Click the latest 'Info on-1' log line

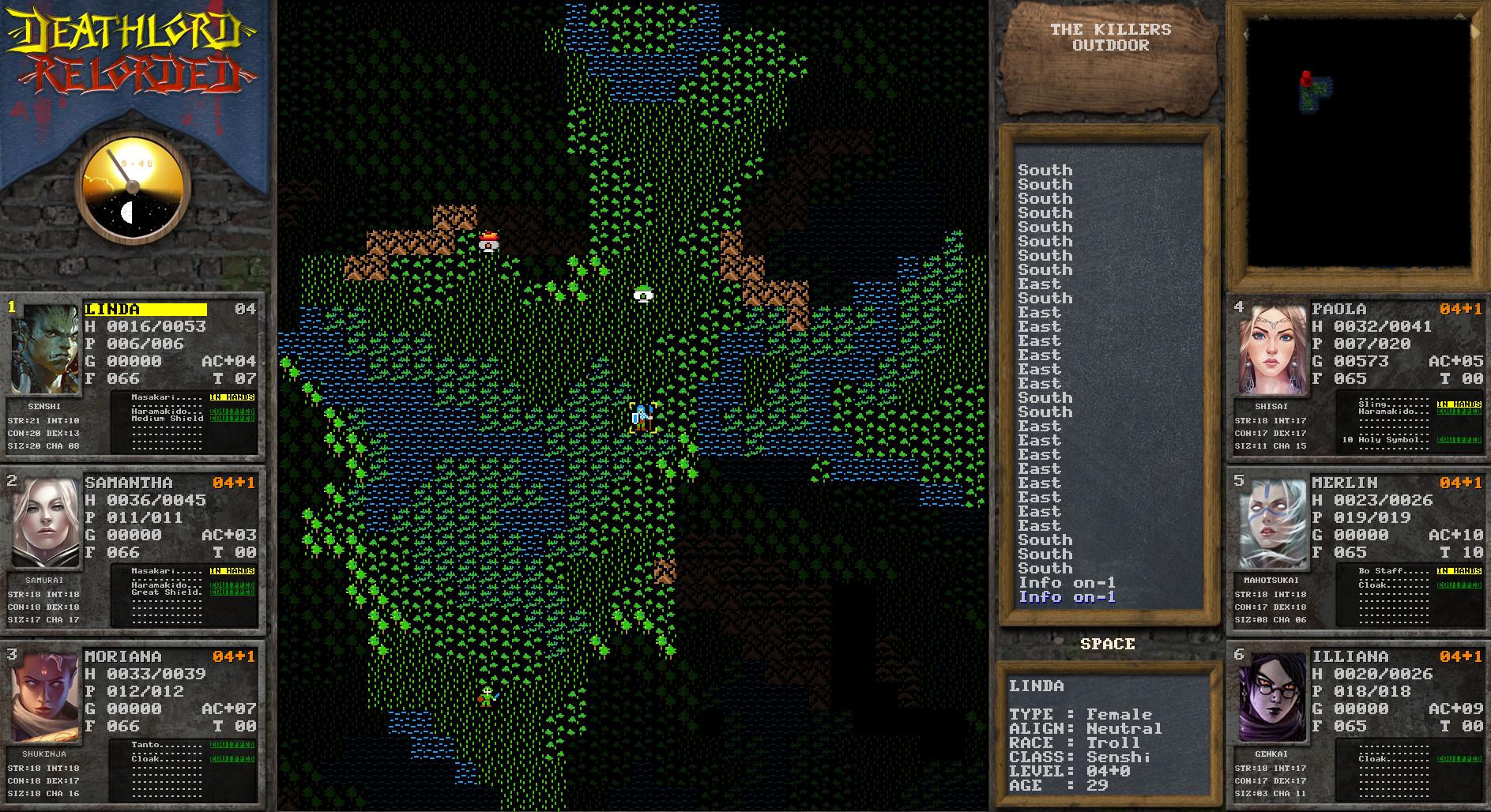click(x=1066, y=597)
